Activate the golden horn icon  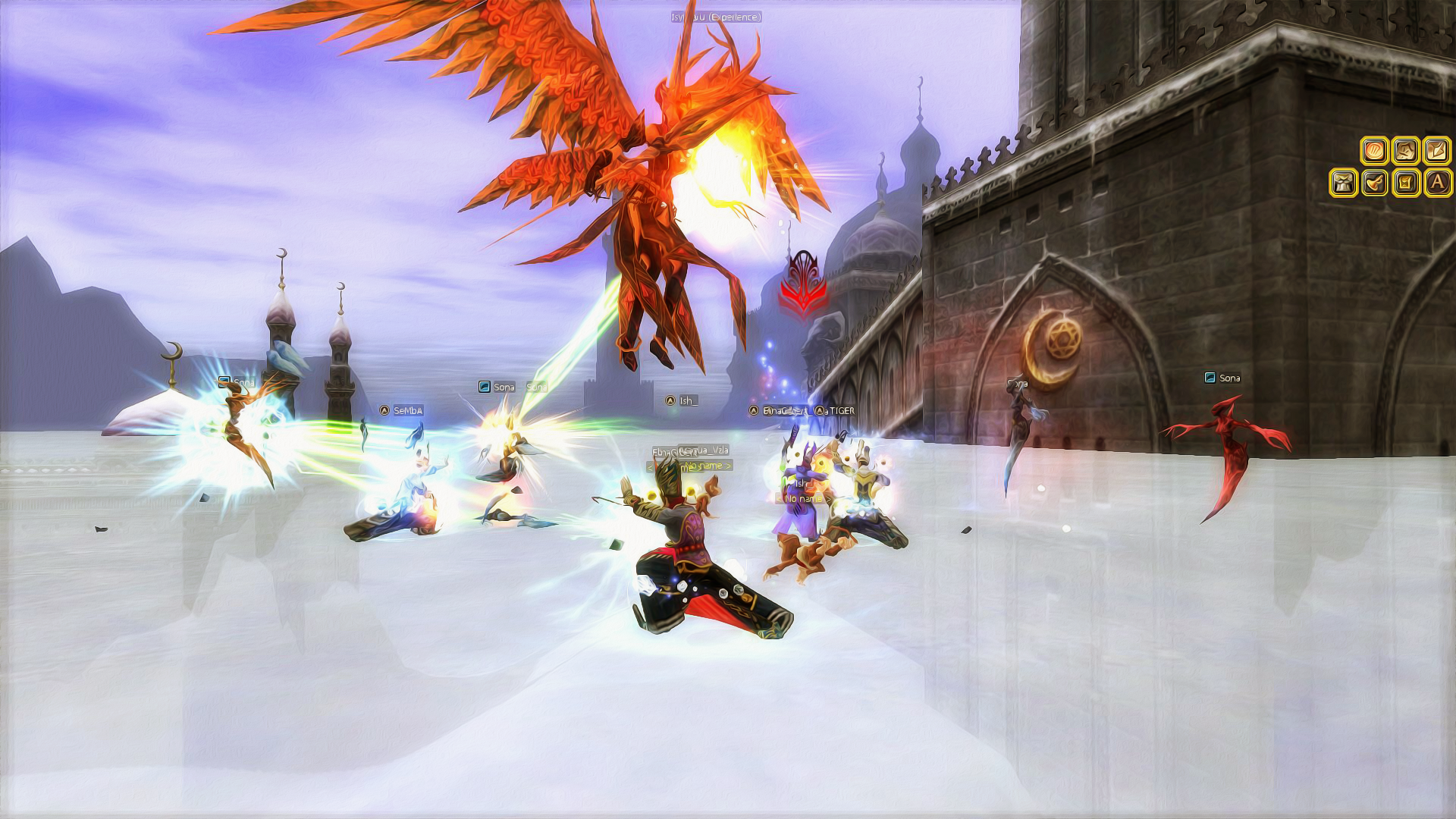[1374, 183]
